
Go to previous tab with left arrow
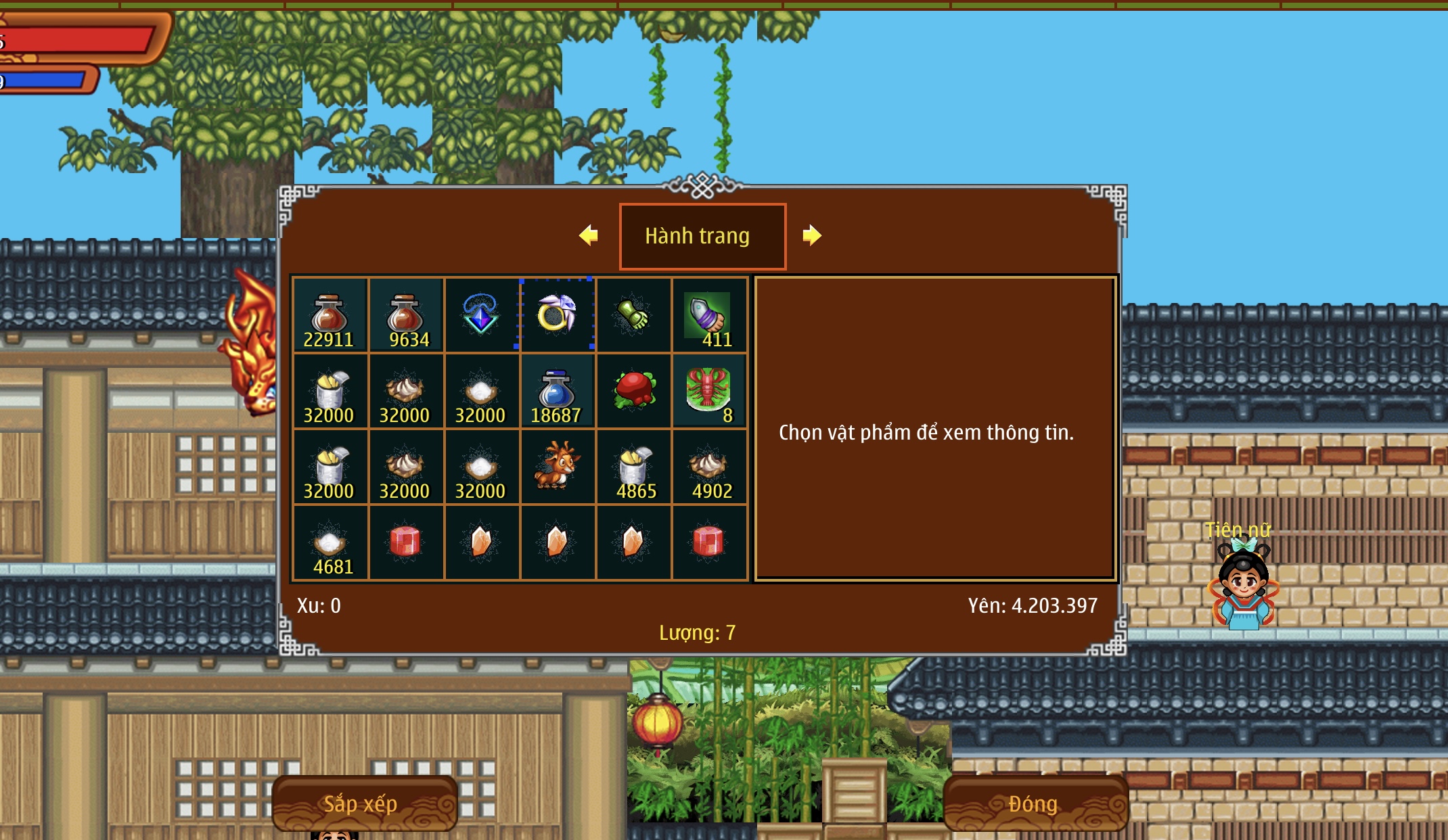click(589, 235)
